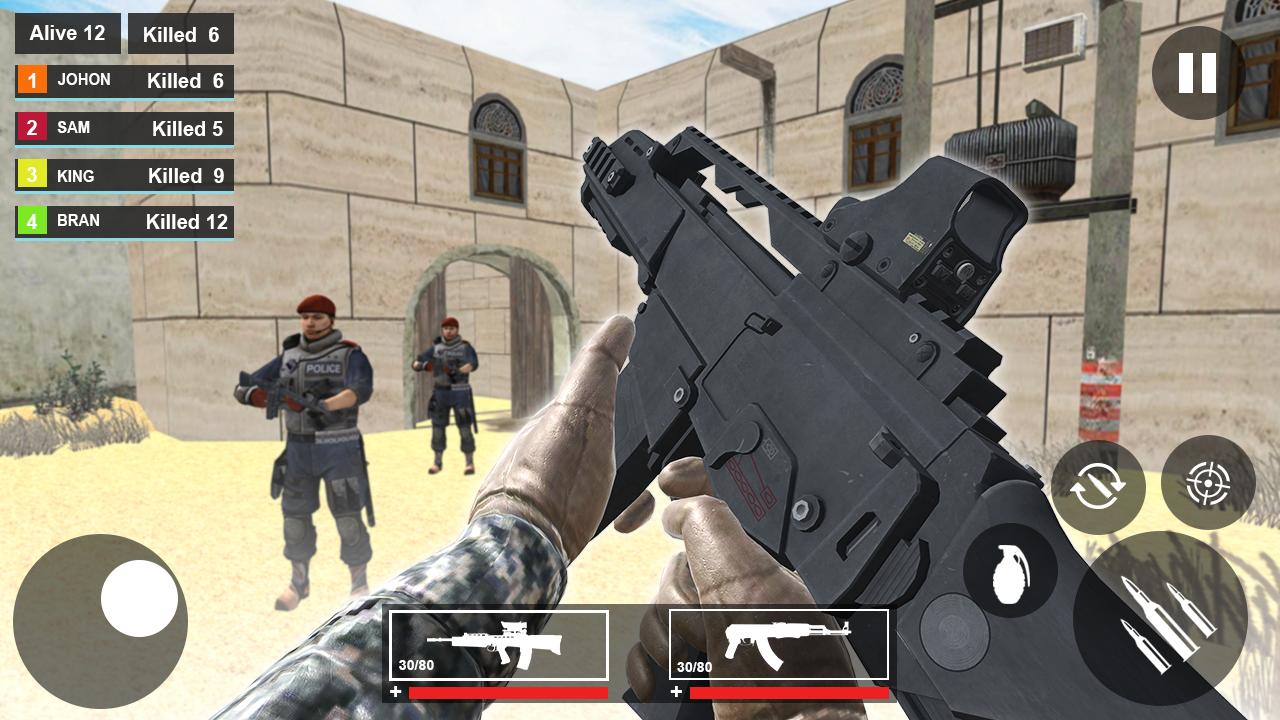Viewport: 1280px width, 720px height.
Task: Select SAM on the leaderboard
Action: pos(123,127)
